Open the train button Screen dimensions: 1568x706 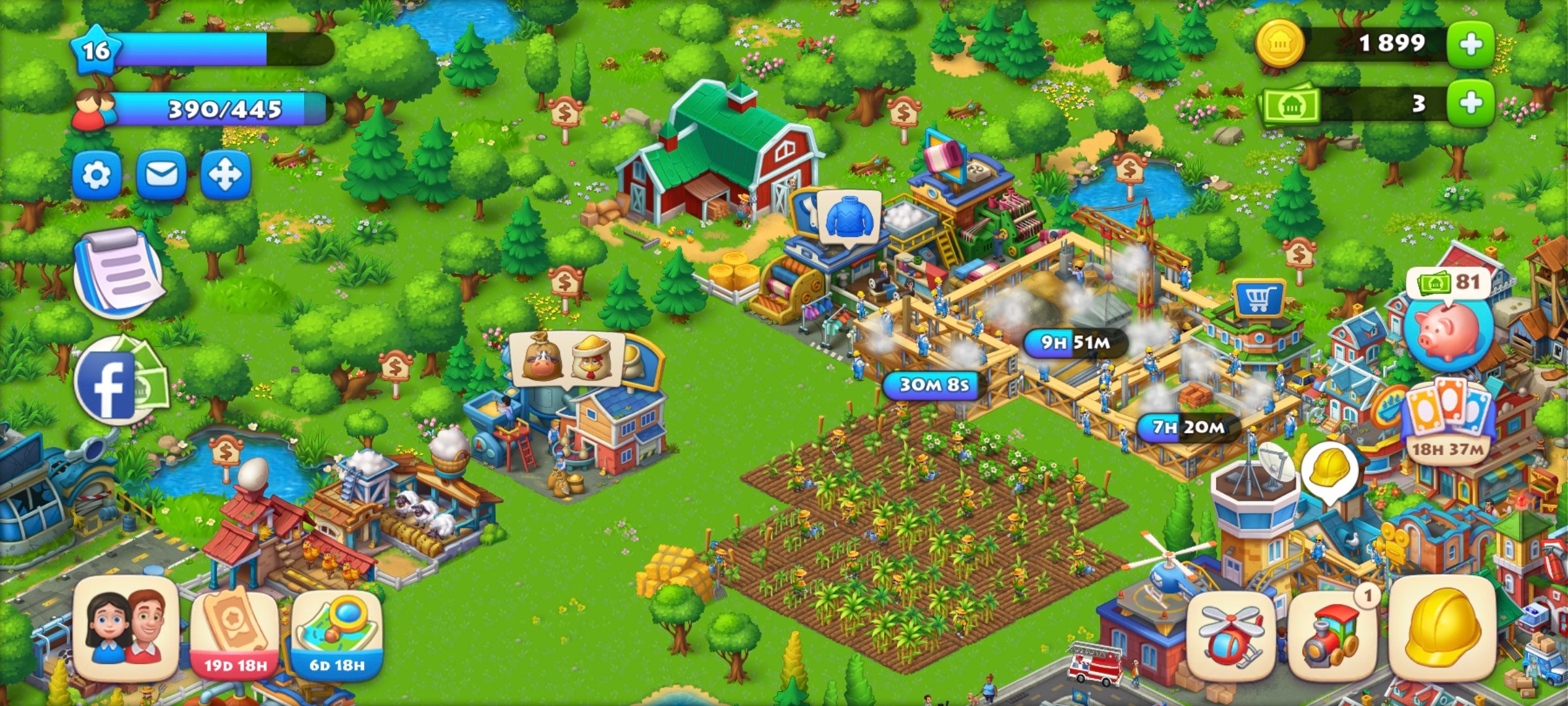[x=1330, y=635]
